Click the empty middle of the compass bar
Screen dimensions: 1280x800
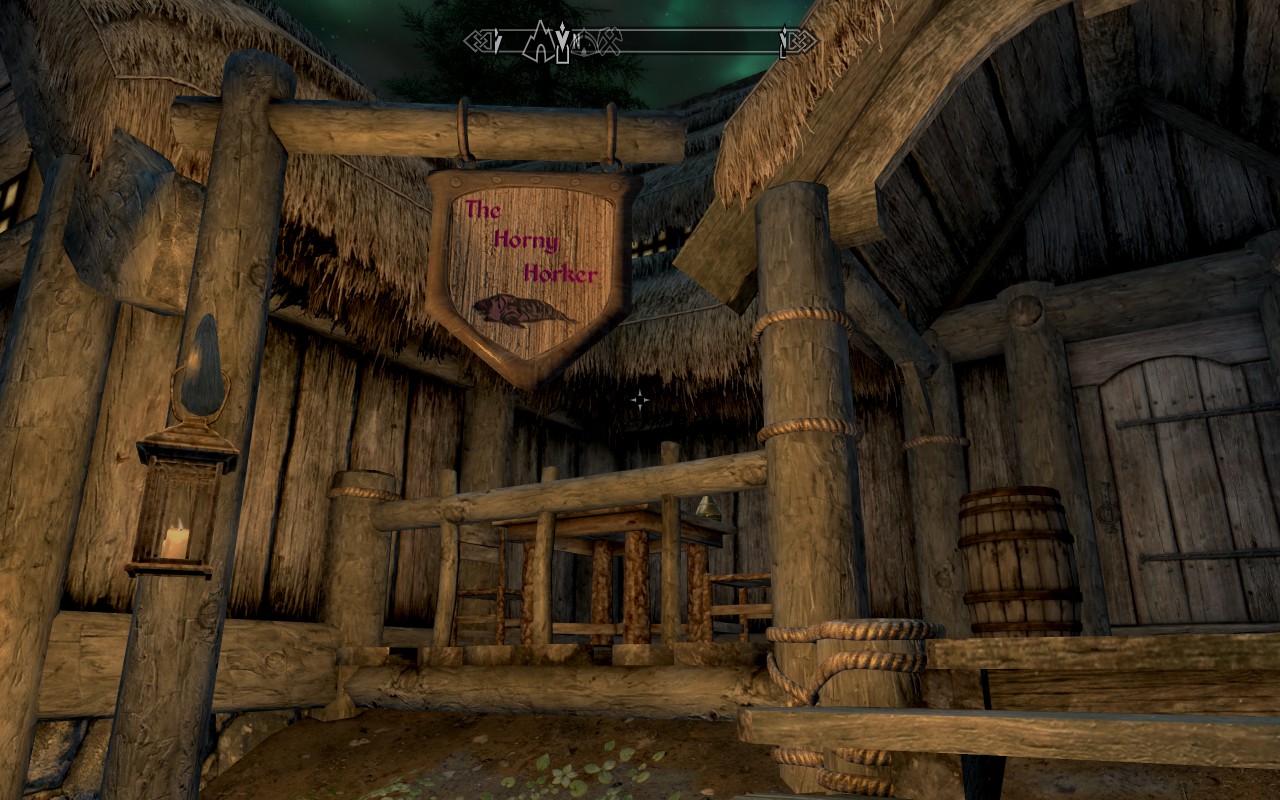(x=700, y=41)
